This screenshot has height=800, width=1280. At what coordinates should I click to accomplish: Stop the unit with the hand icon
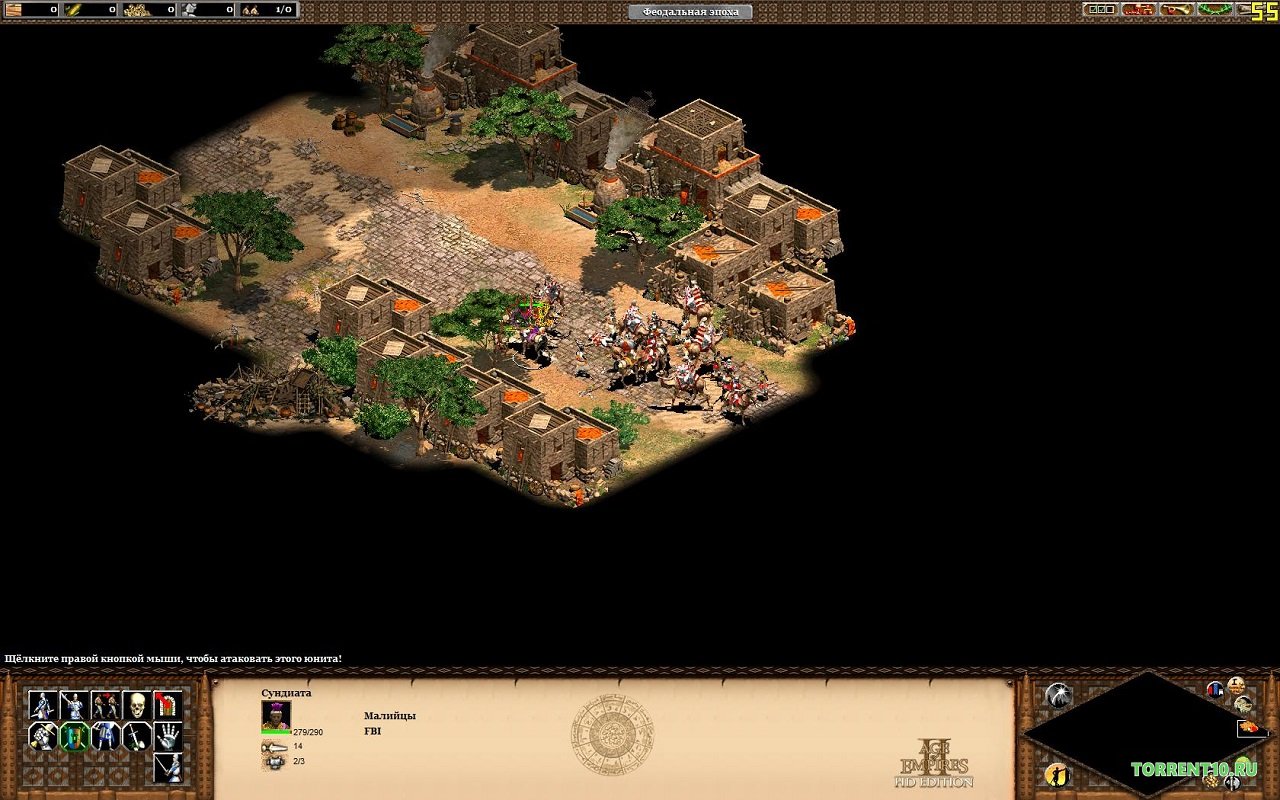tap(168, 737)
